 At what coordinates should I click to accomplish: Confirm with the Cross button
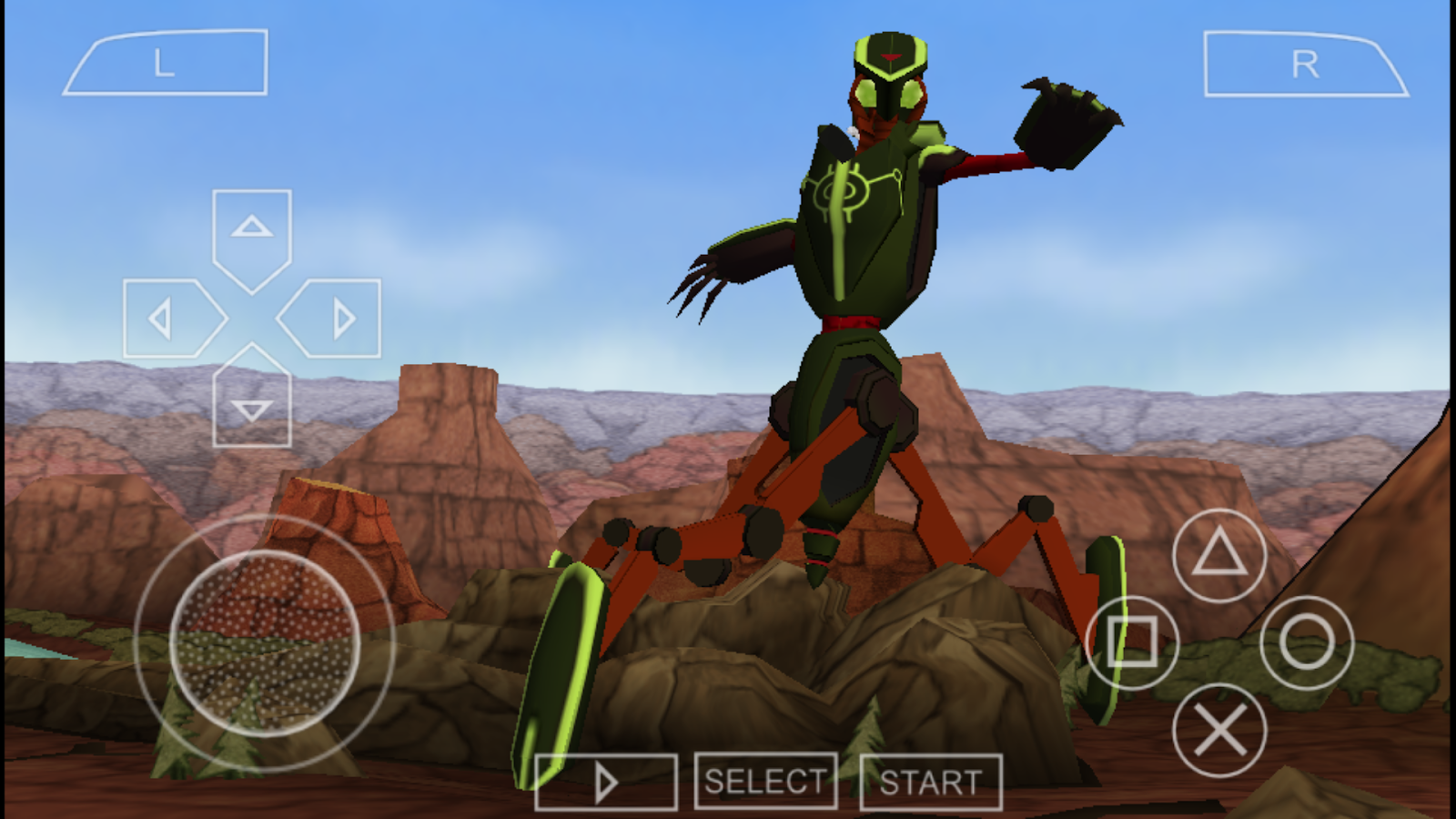point(1219,728)
